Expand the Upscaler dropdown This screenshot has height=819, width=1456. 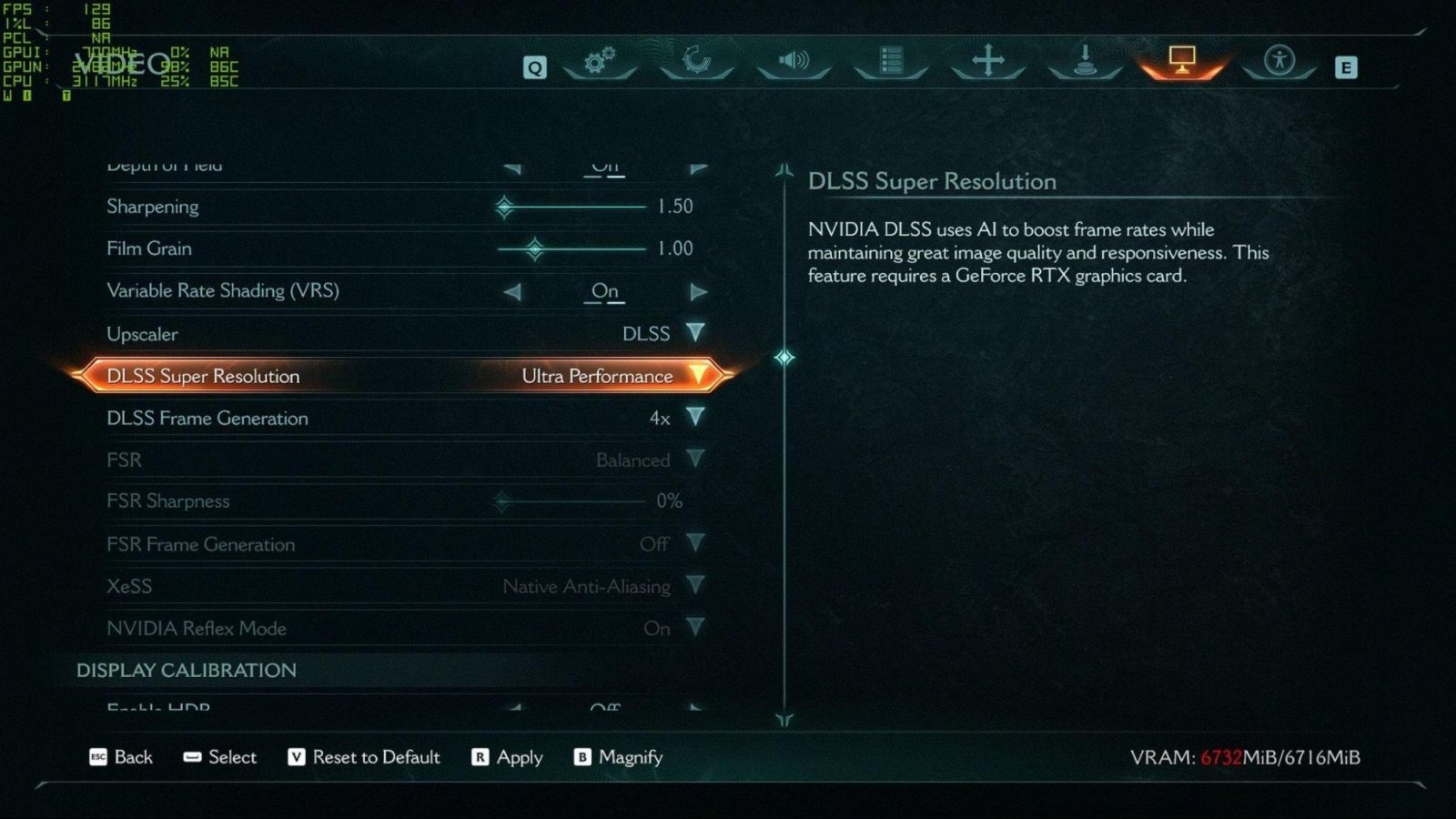pyautogui.click(x=695, y=333)
